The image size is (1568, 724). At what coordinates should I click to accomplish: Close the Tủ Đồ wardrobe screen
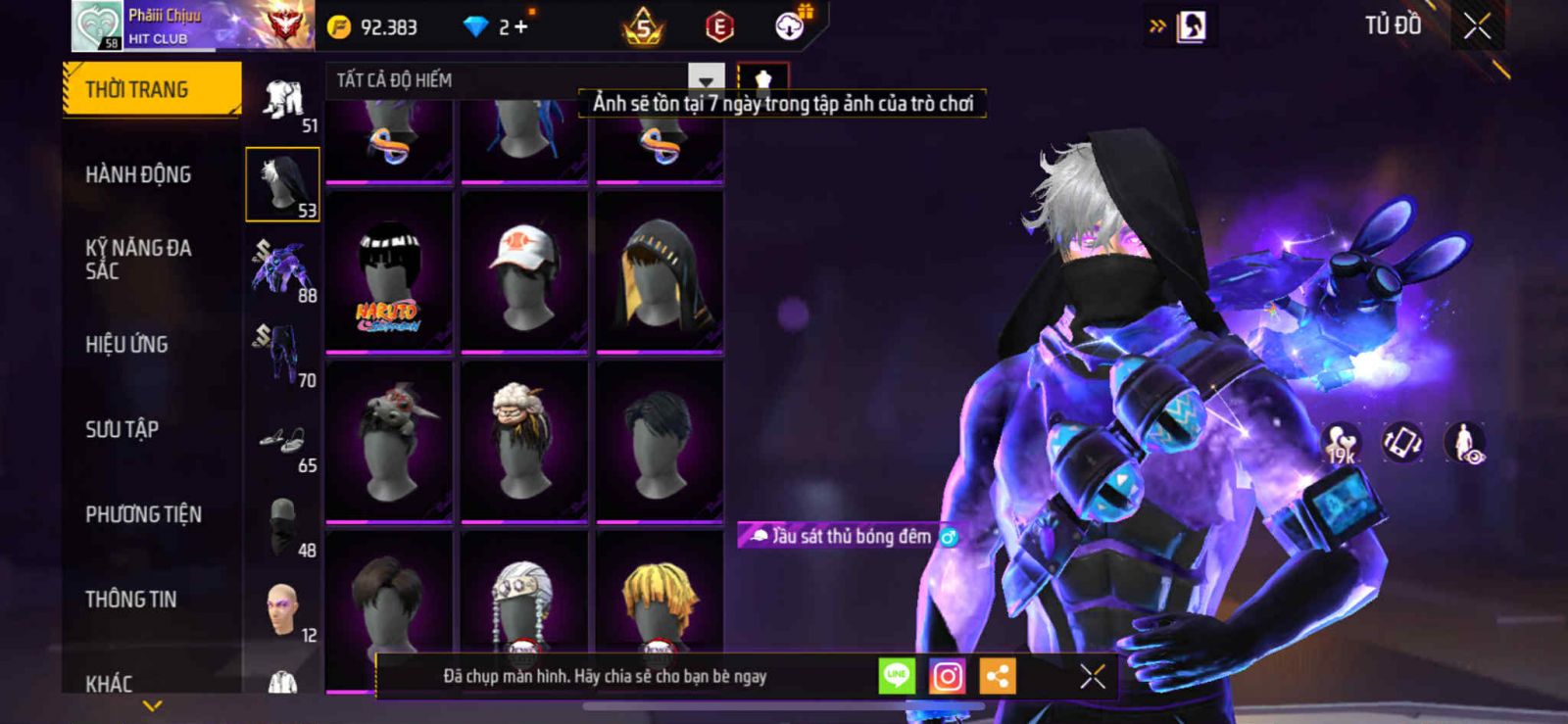[1478, 26]
